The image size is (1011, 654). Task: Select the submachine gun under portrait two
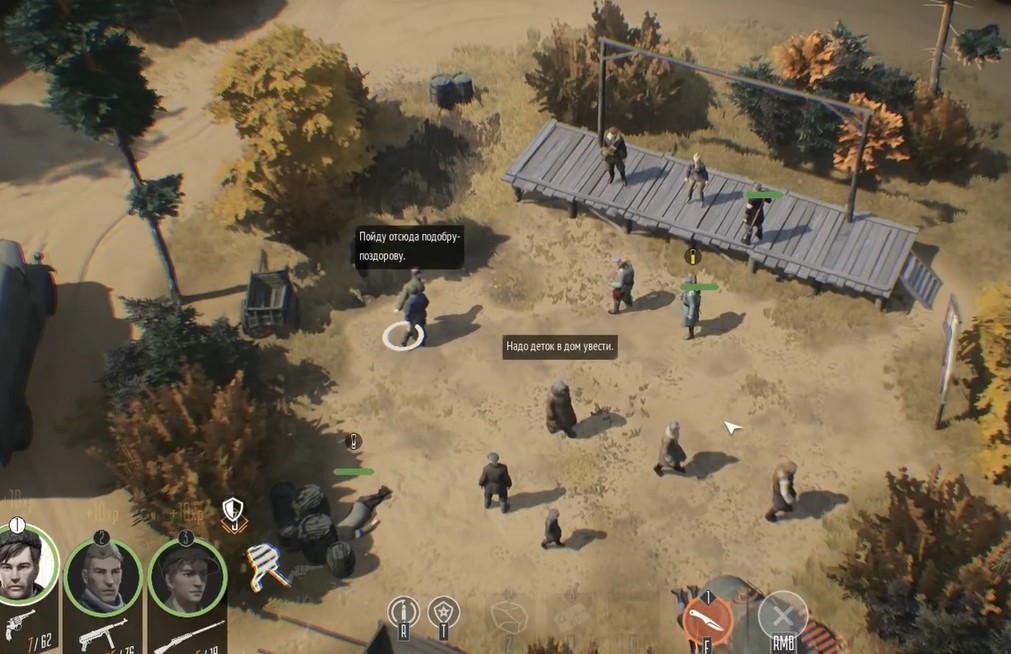click(x=103, y=633)
